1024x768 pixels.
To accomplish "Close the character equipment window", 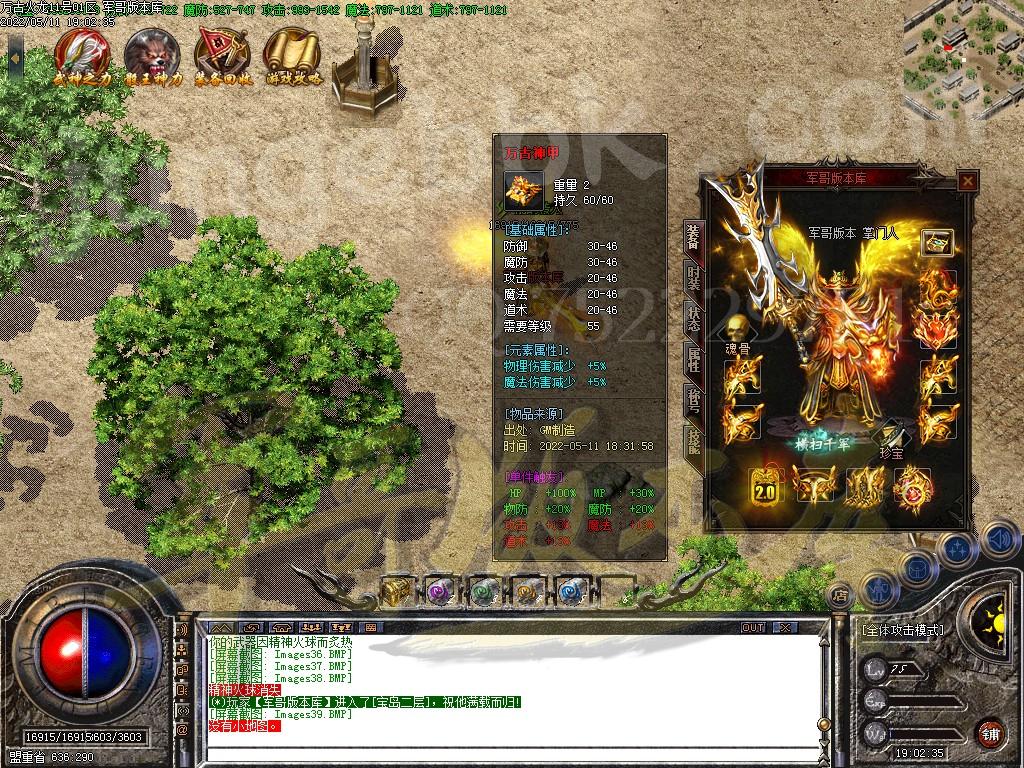I will pyautogui.click(x=967, y=181).
